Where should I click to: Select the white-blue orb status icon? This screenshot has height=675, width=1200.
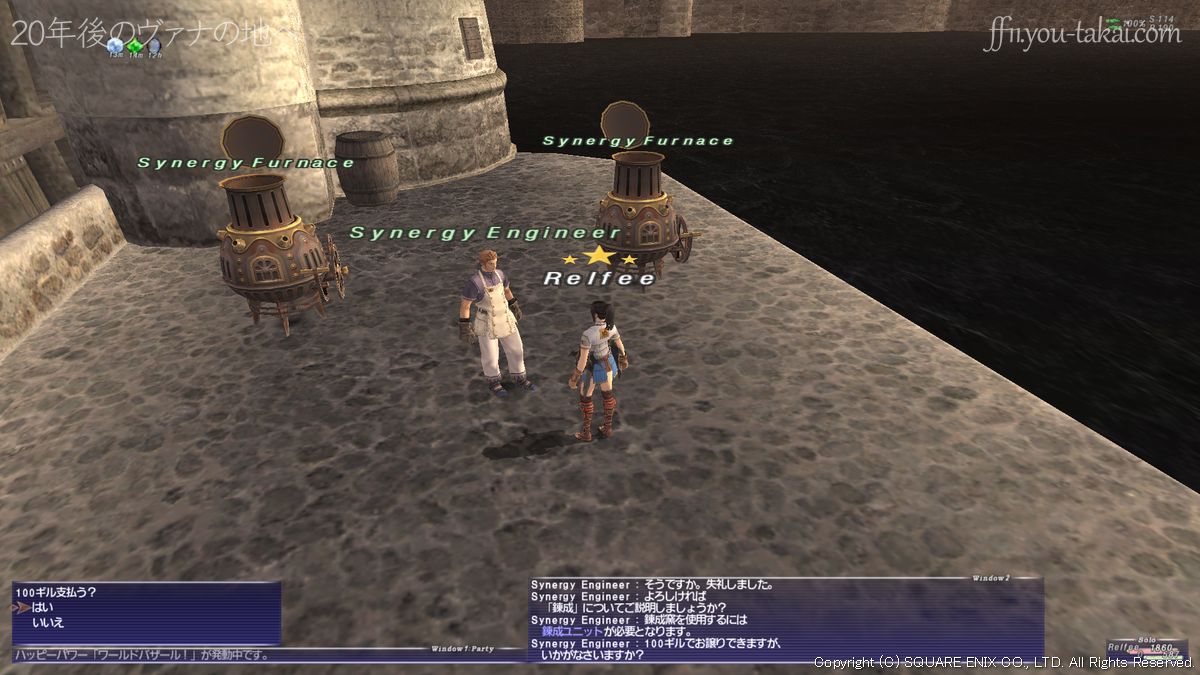(x=116, y=45)
